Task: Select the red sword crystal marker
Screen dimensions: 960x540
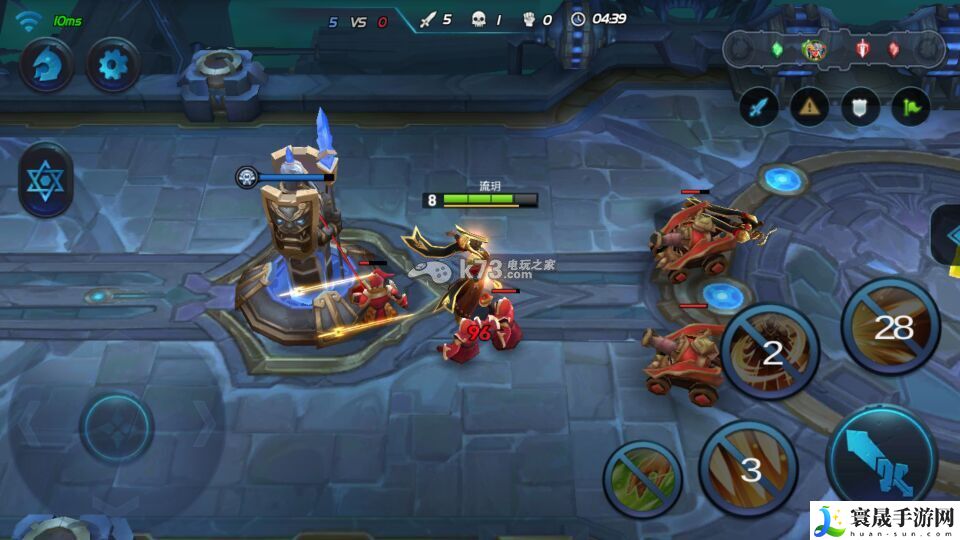Action: point(862,49)
